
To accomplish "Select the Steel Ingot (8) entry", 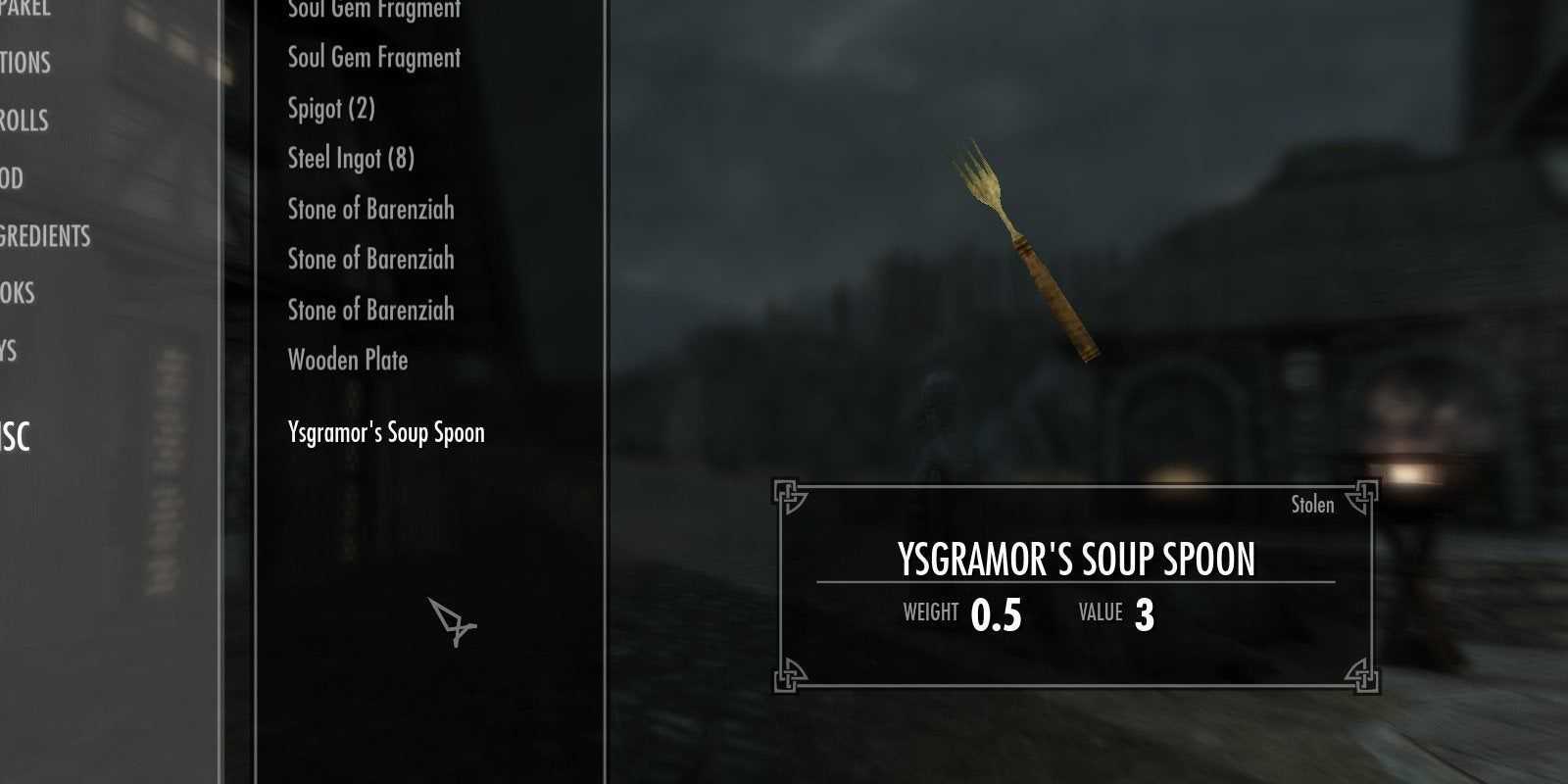I will tap(351, 158).
